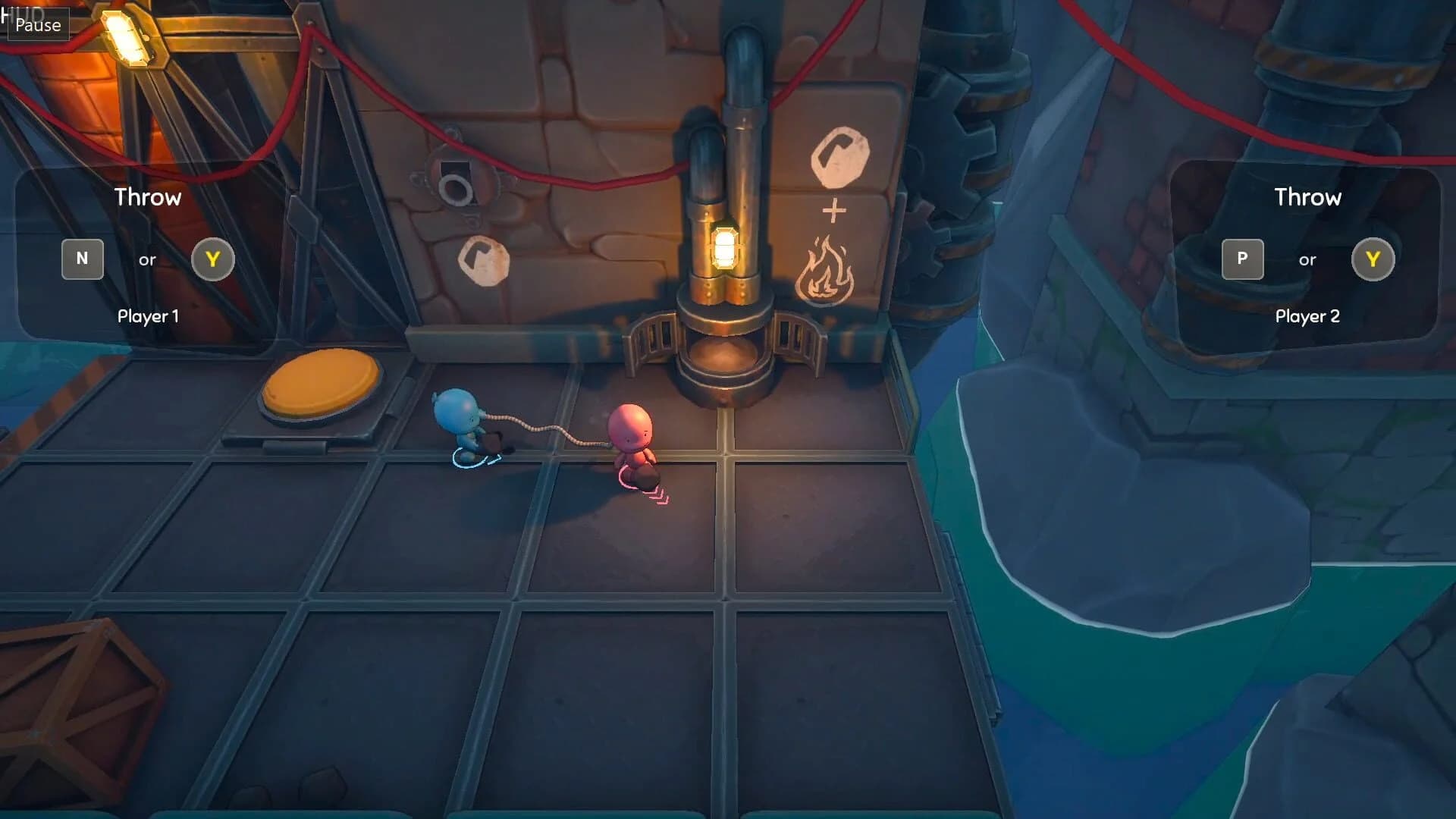Viewport: 1456px width, 819px height.
Task: Click the P key prompt for Player 2
Action: tap(1244, 259)
